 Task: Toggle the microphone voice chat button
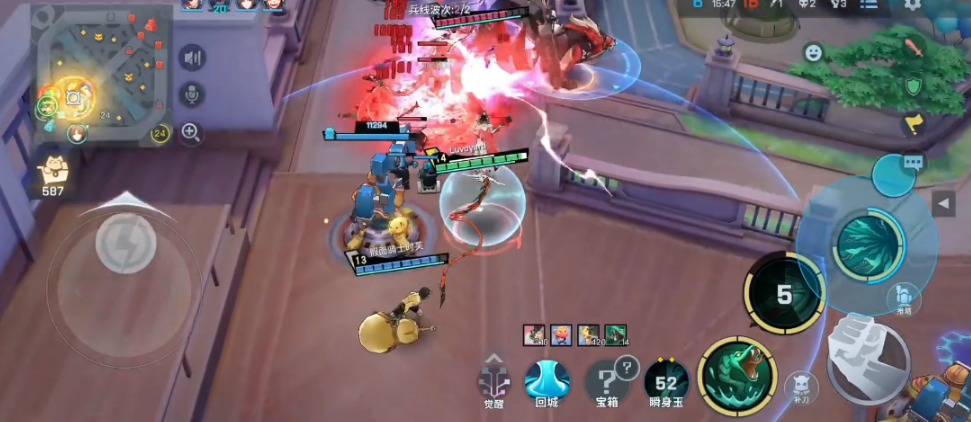pyautogui.click(x=192, y=94)
